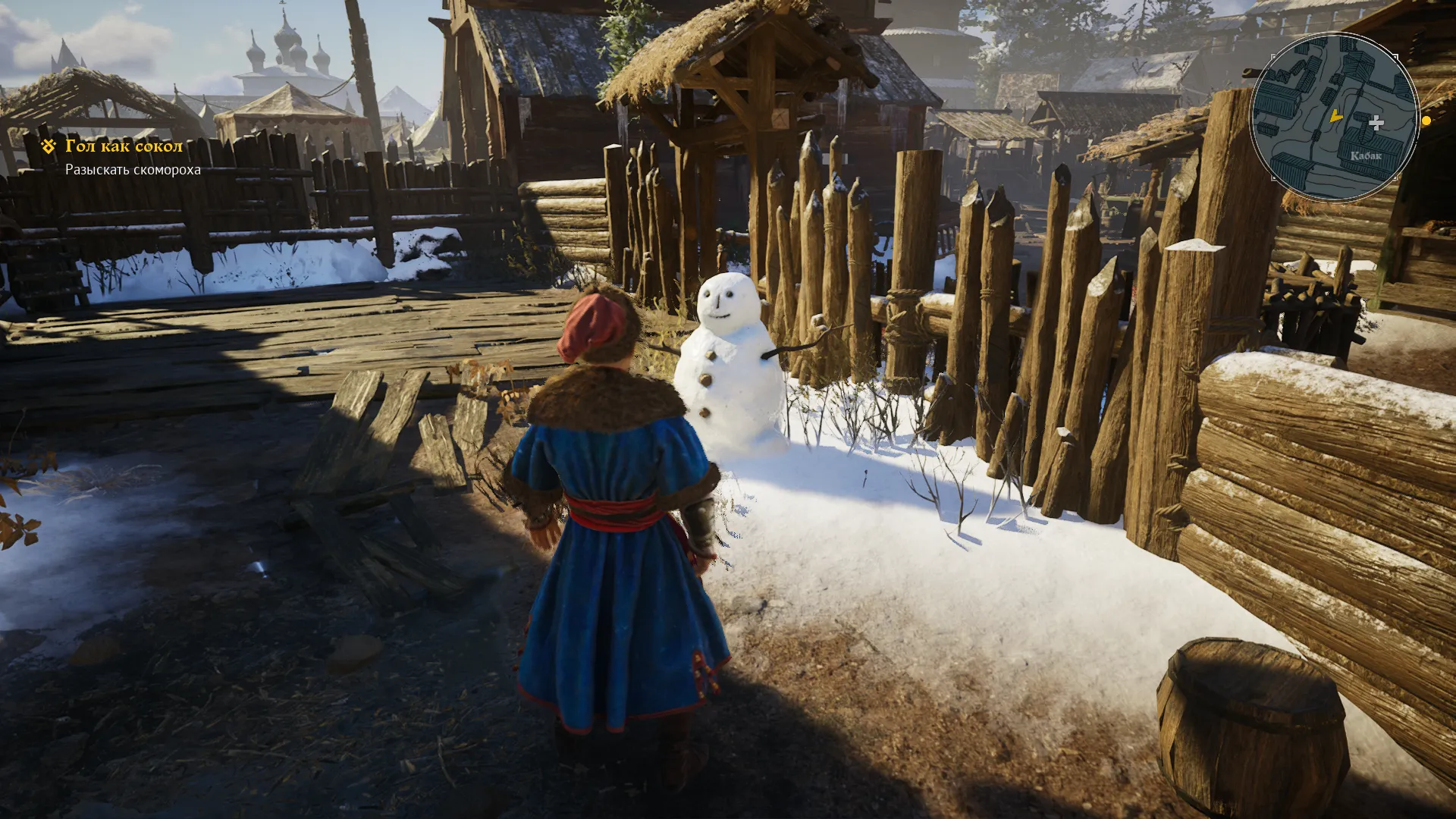Click the yellow player arrow on the minimap

click(1335, 116)
